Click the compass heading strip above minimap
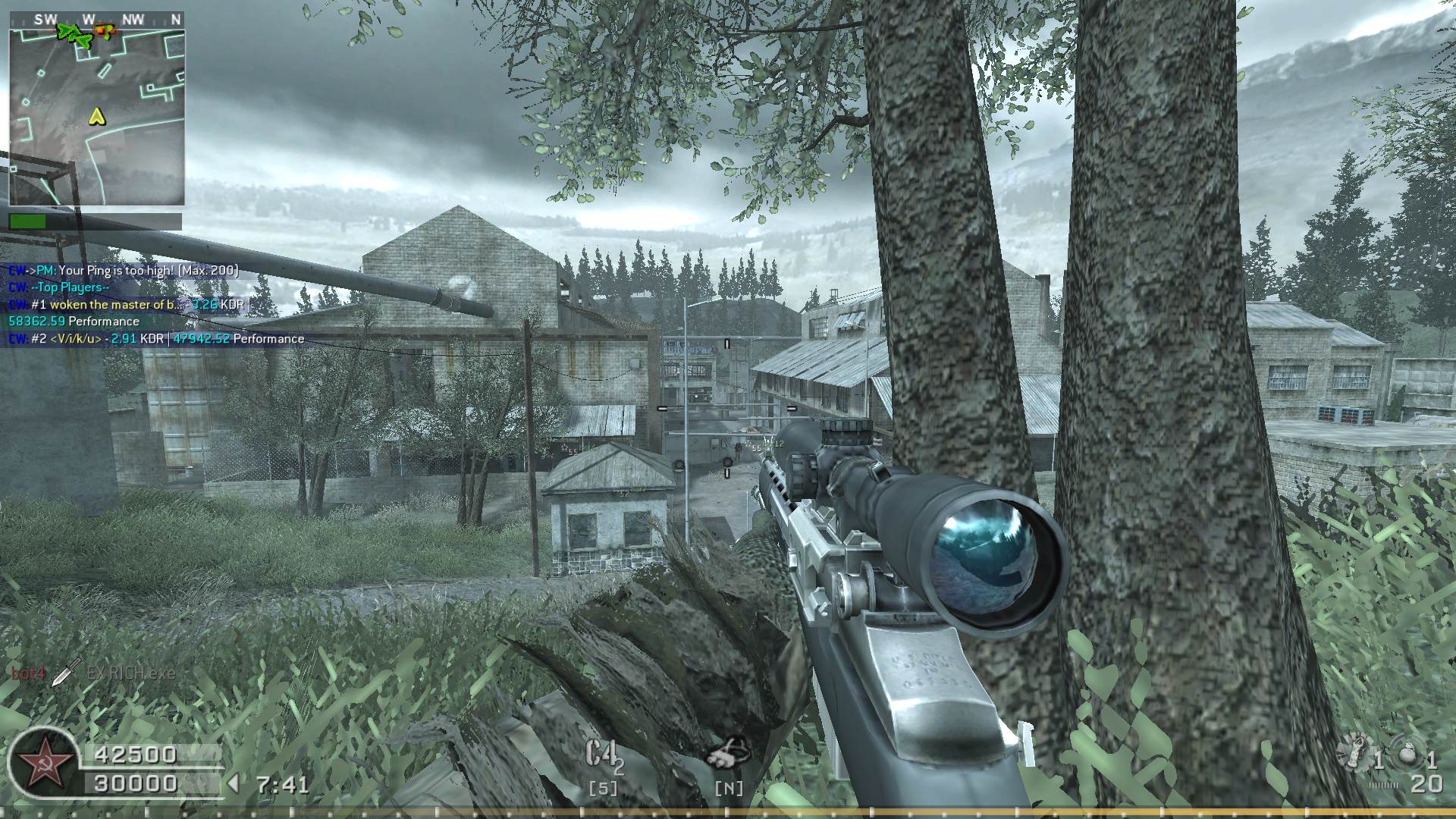 point(96,19)
